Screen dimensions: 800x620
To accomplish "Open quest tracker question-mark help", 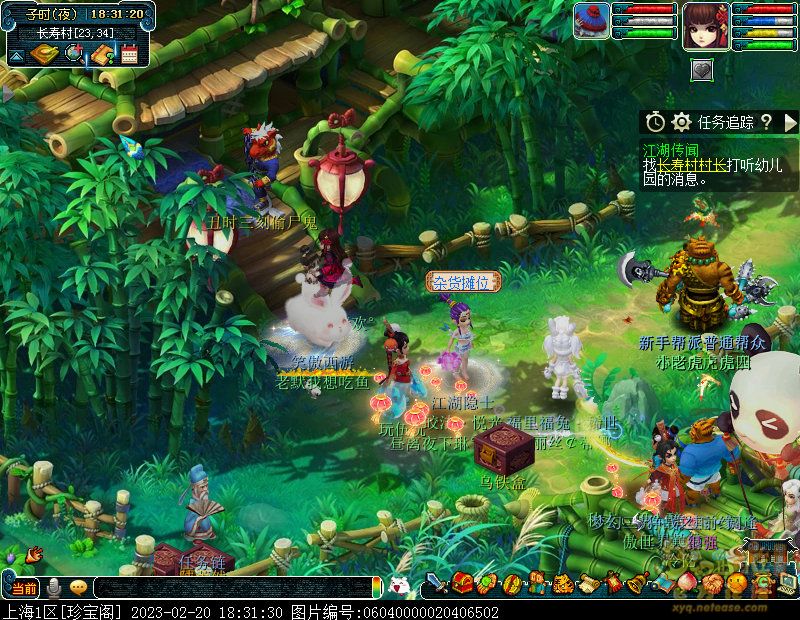I will click(766, 122).
